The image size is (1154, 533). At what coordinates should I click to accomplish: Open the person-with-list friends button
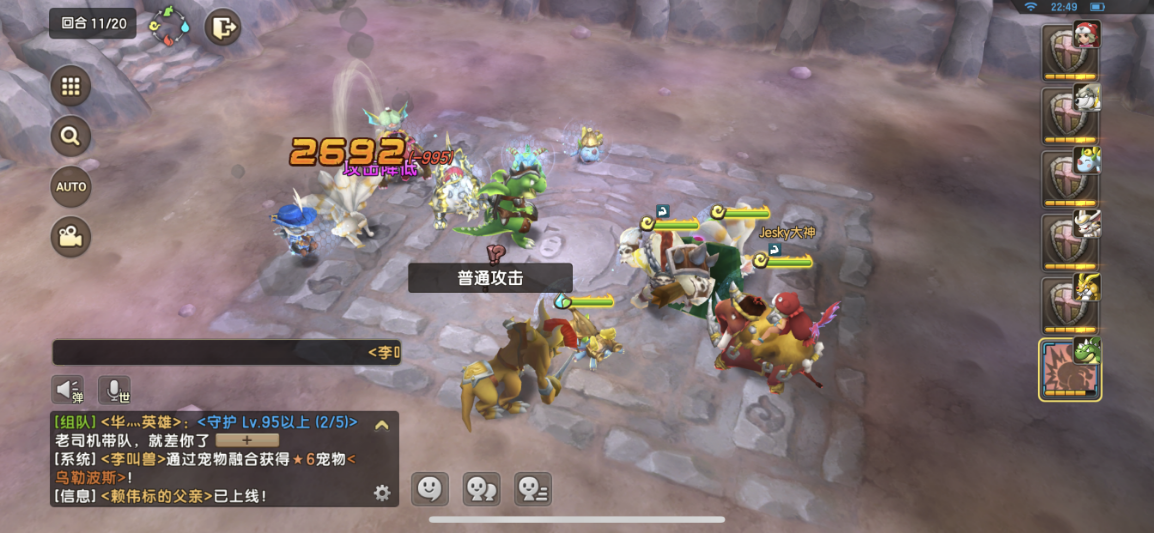click(532, 488)
